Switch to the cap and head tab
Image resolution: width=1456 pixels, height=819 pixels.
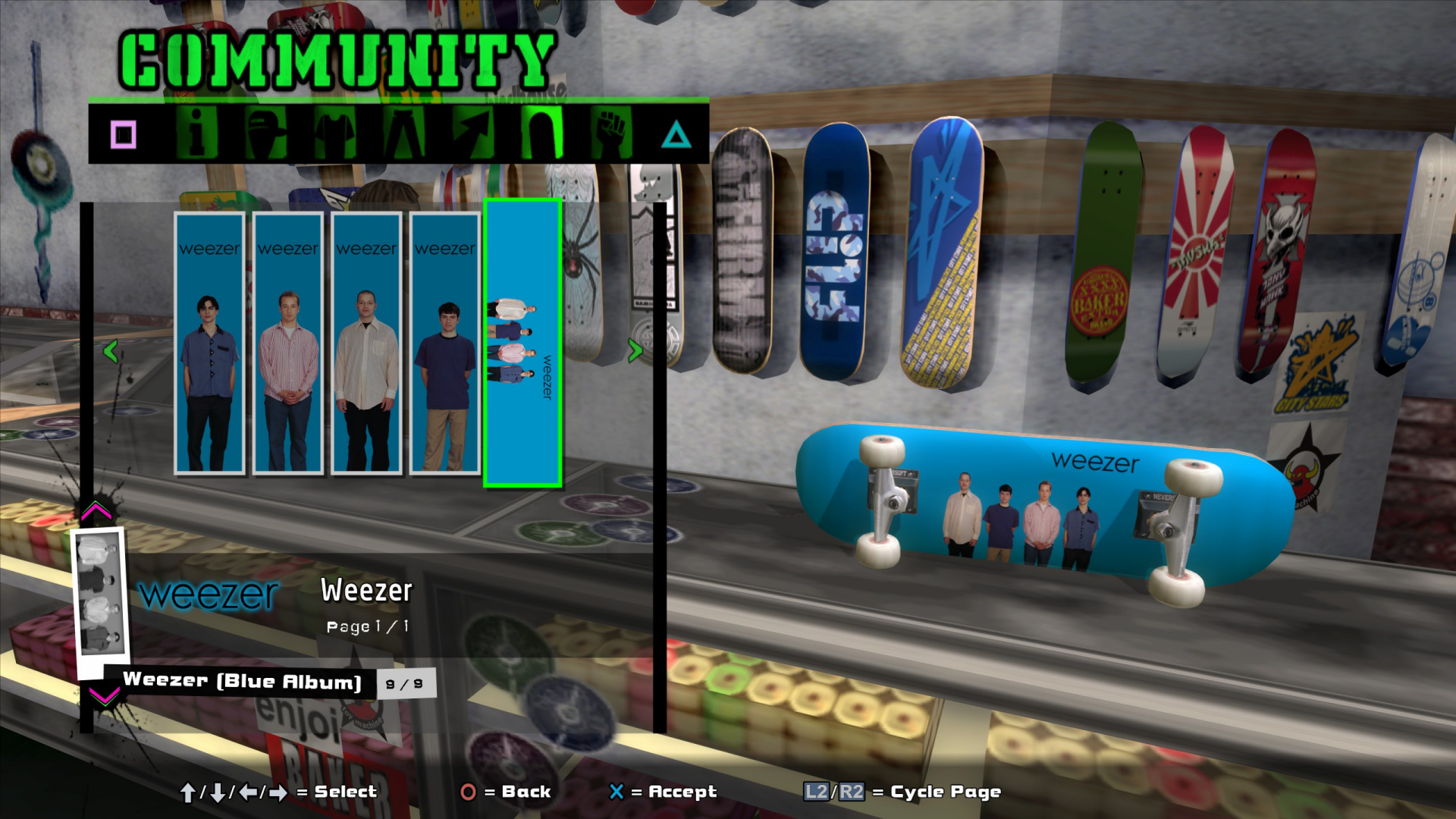265,133
